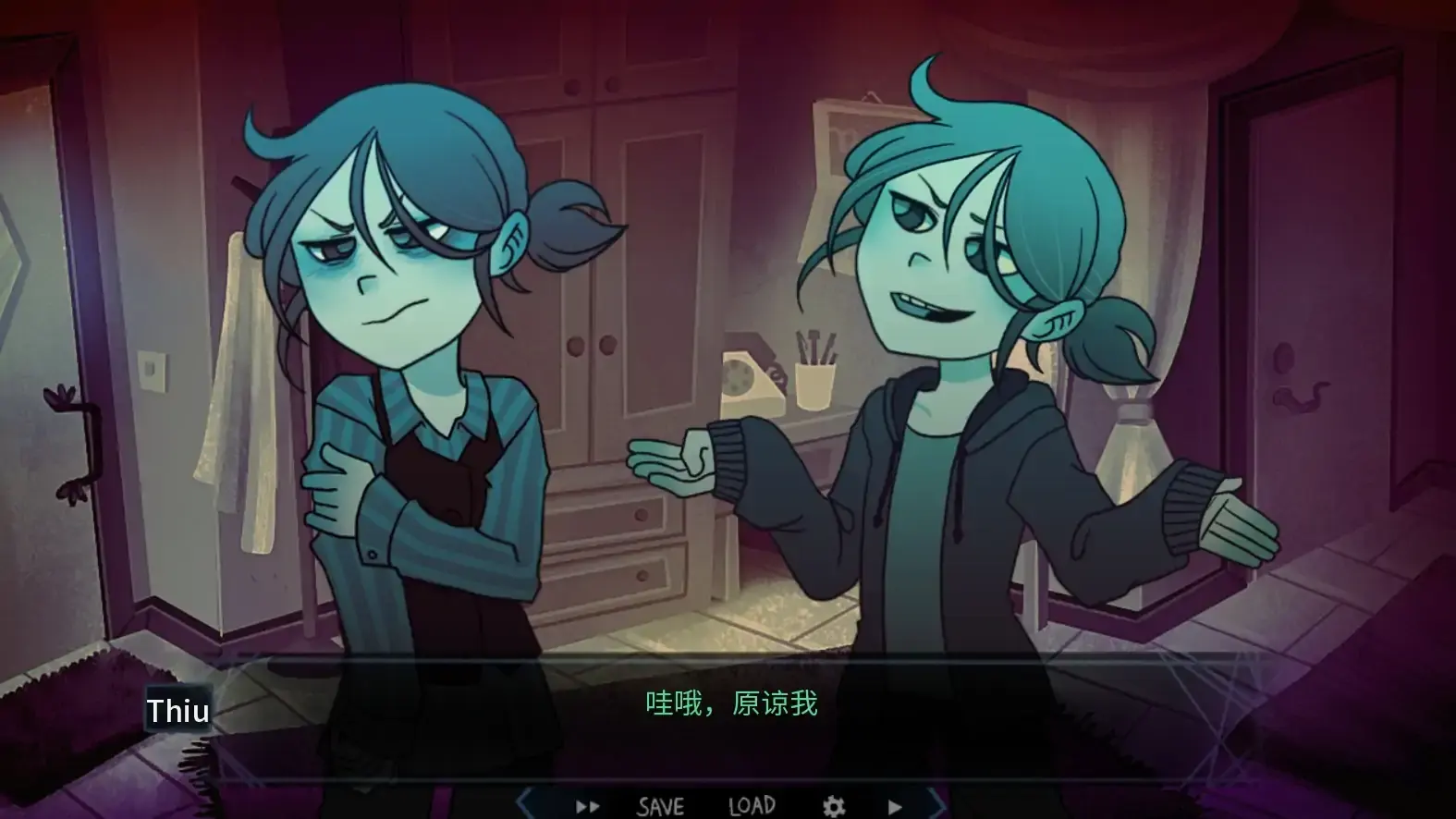Click Thiu's name label
This screenshot has width=1456, height=819.
tap(178, 710)
